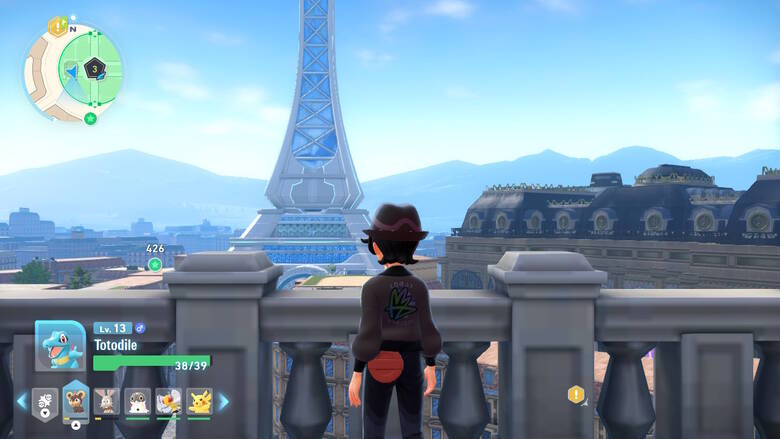Screen dimensions: 780x439
Task: Cycle party left with the blue arrow
Action: pos(21,401)
